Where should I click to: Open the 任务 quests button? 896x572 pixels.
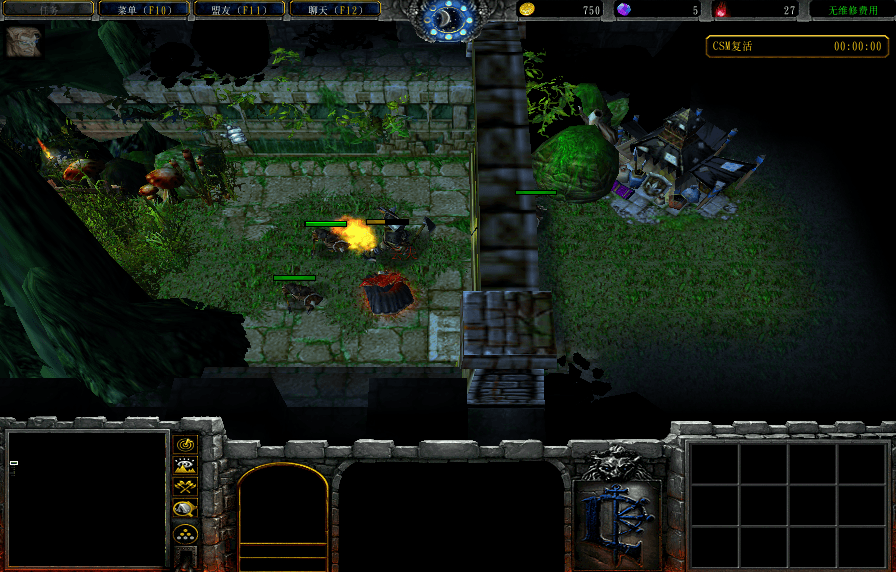click(x=48, y=9)
